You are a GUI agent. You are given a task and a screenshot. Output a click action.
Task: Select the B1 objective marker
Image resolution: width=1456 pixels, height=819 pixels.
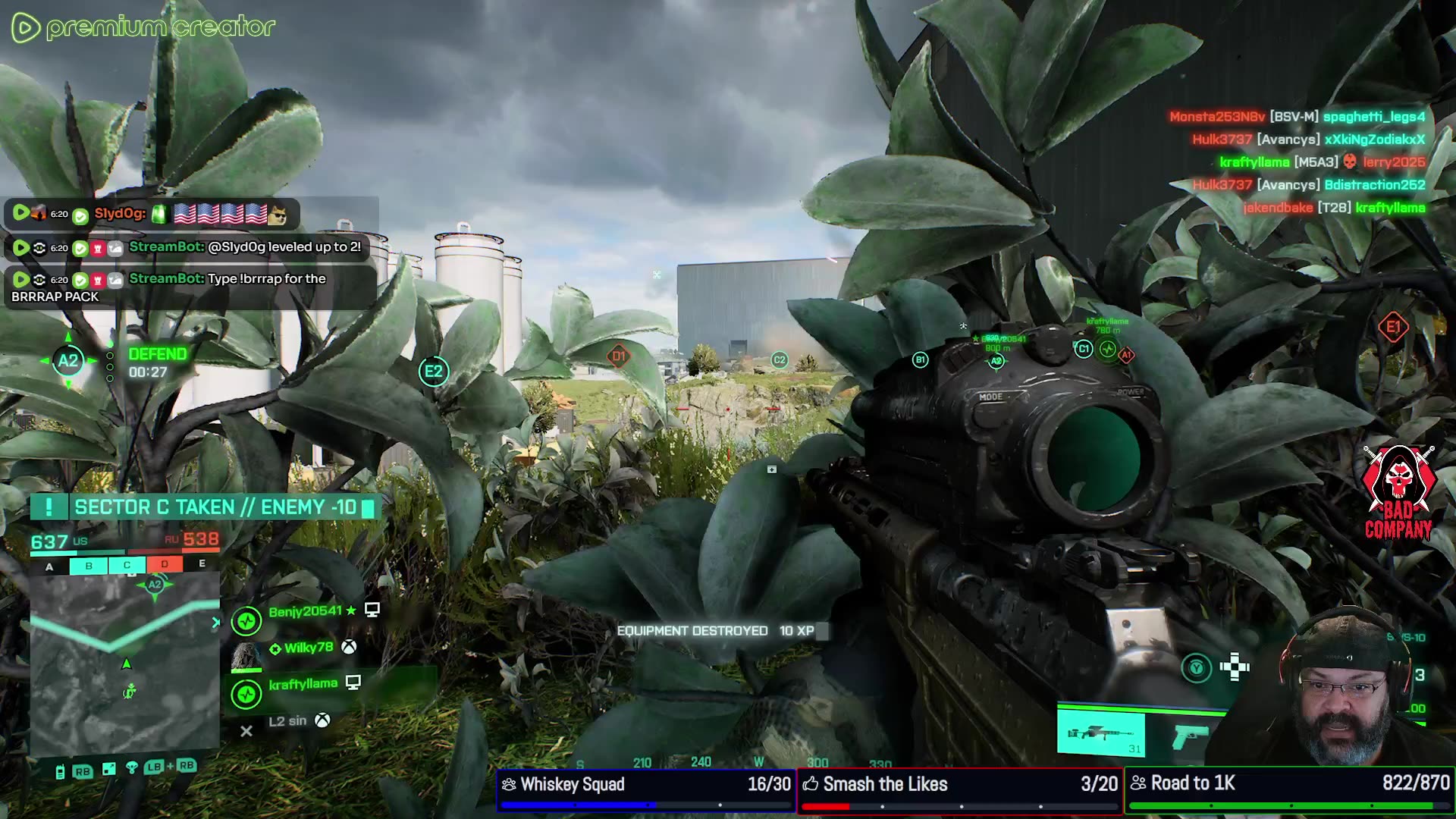click(920, 360)
